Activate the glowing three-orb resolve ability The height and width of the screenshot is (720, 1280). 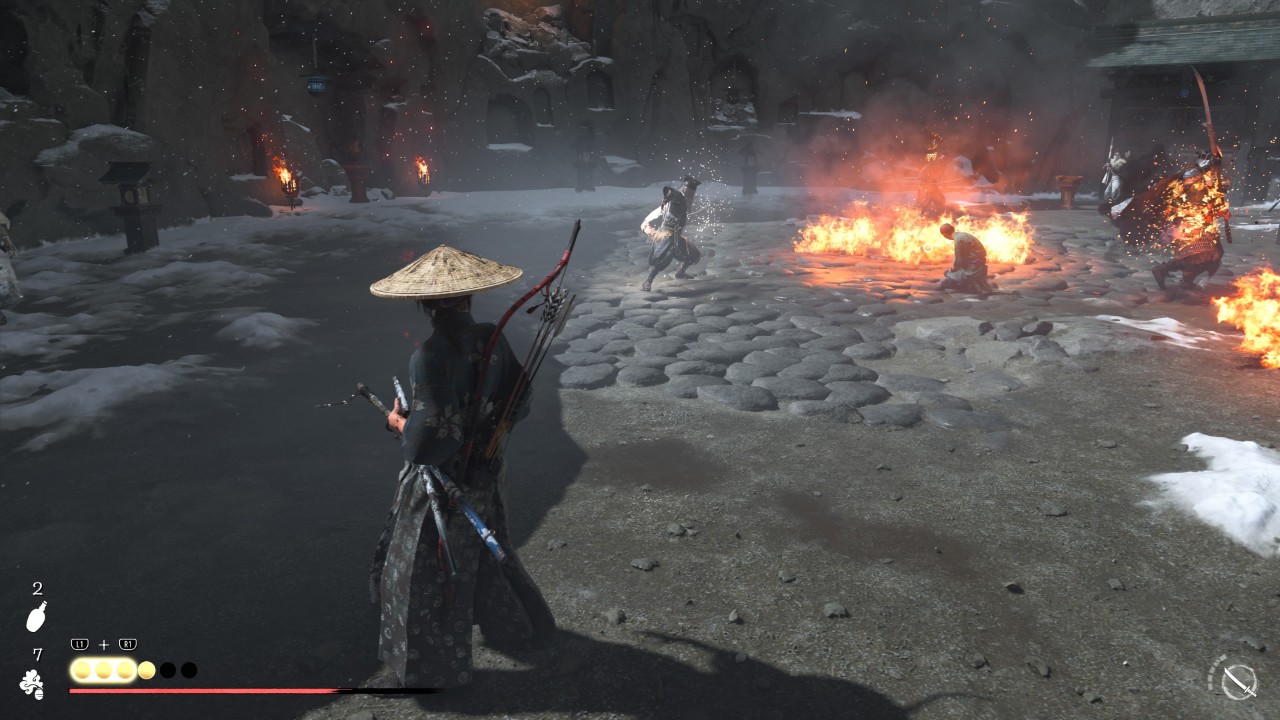coord(103,670)
